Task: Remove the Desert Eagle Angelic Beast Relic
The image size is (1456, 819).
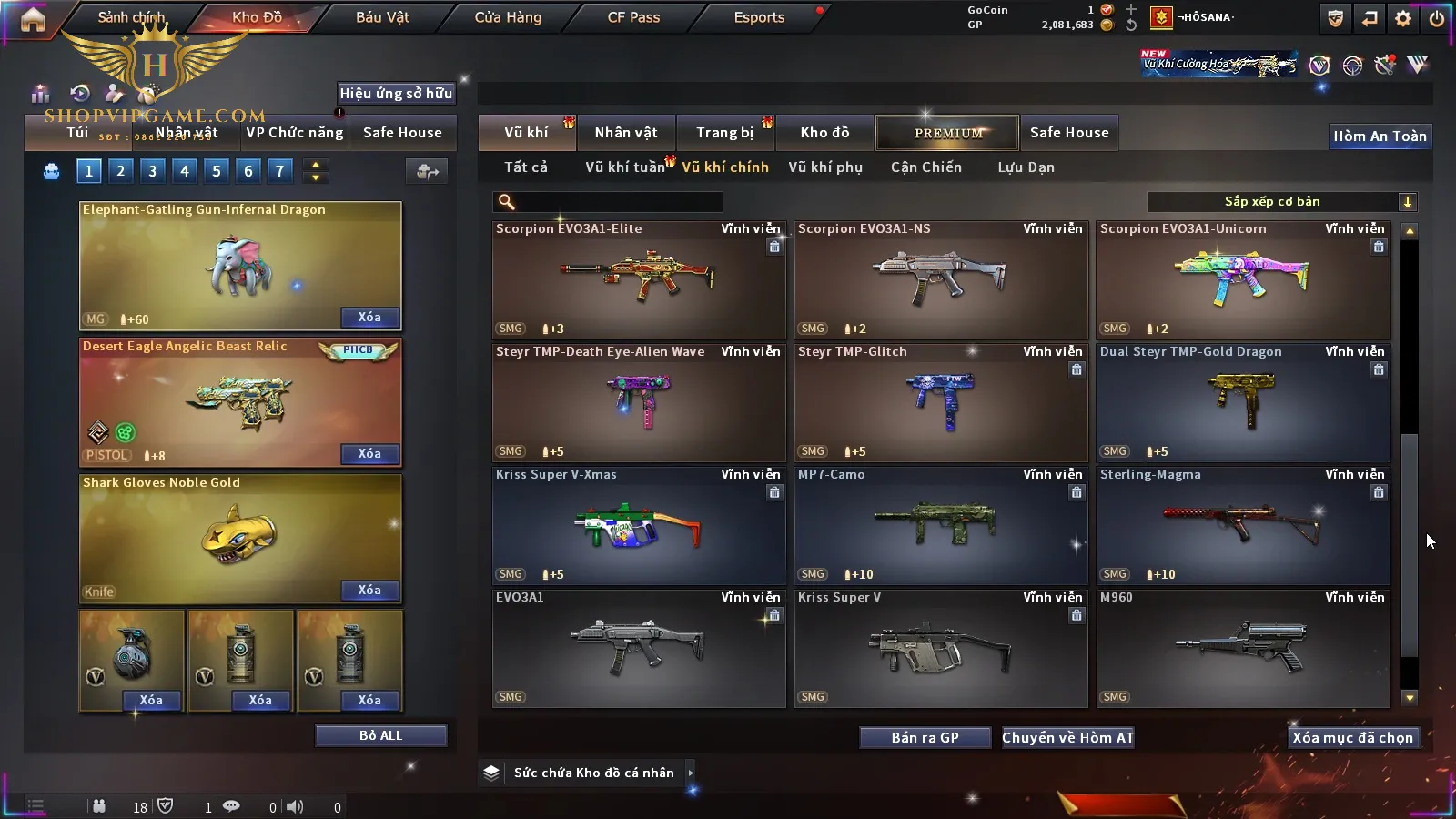Action: pyautogui.click(x=369, y=453)
